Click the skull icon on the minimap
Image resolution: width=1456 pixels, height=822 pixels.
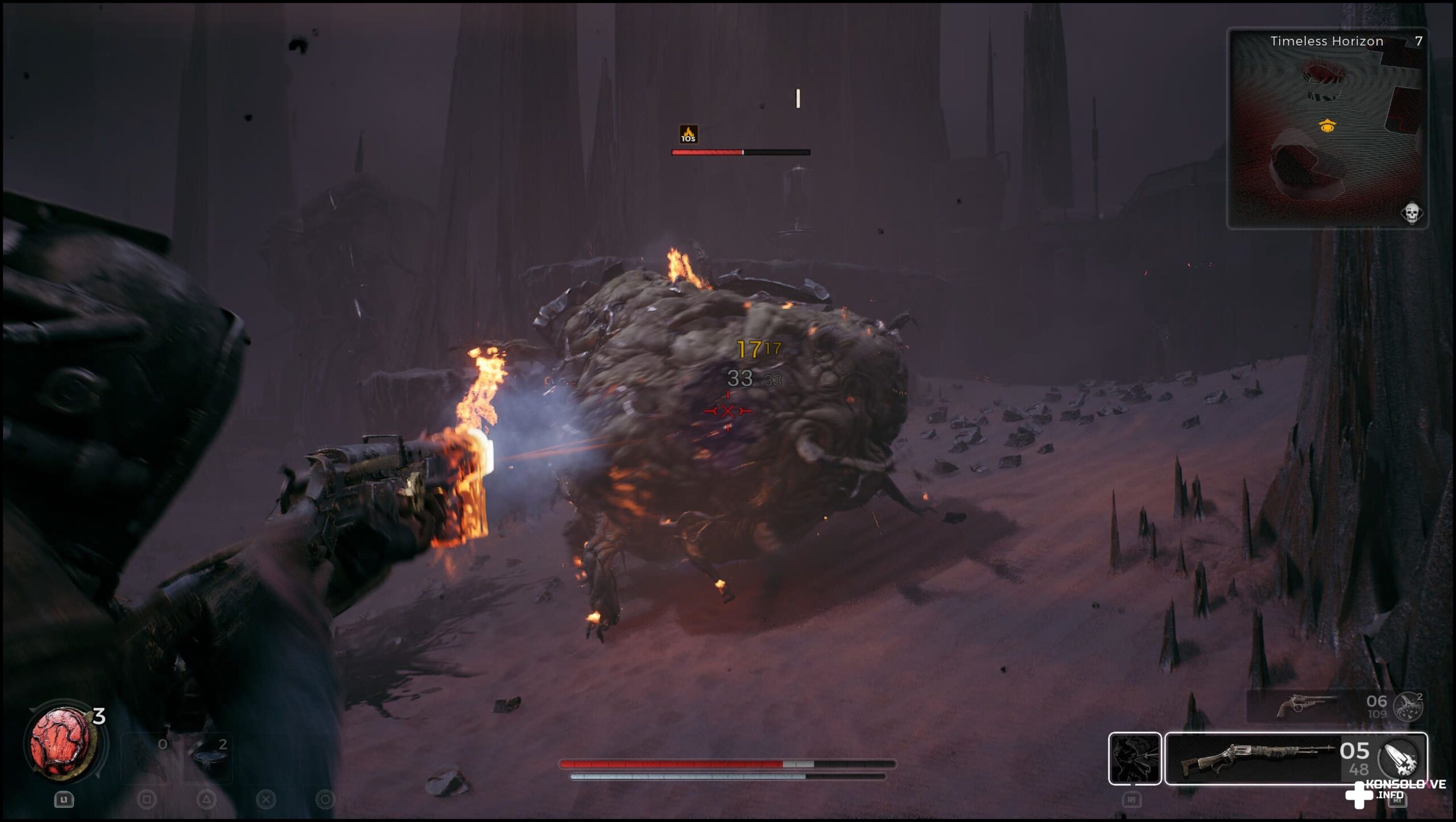(x=1411, y=213)
